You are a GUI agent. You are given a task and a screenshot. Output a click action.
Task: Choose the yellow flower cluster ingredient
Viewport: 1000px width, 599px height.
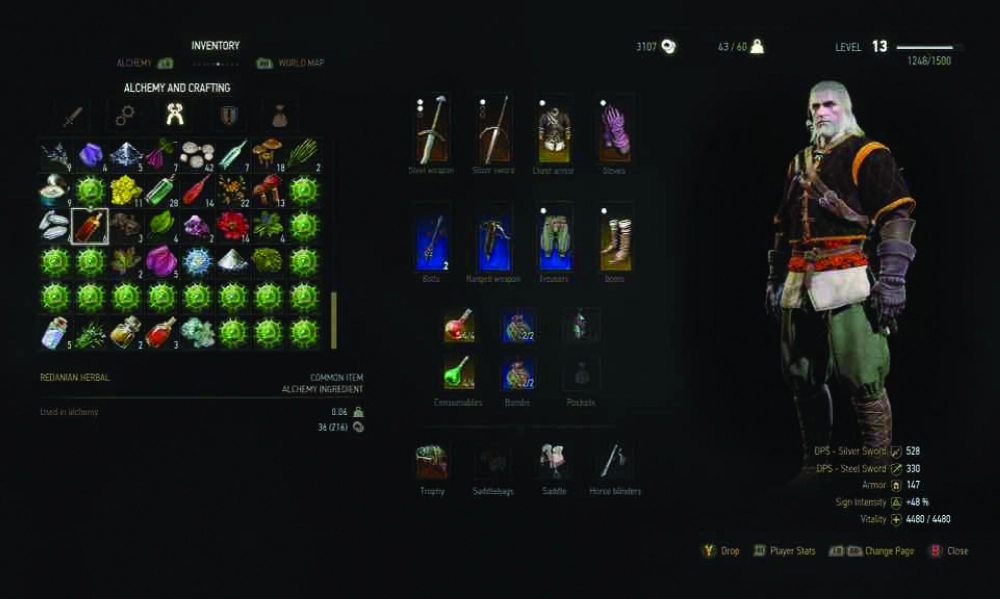point(126,190)
